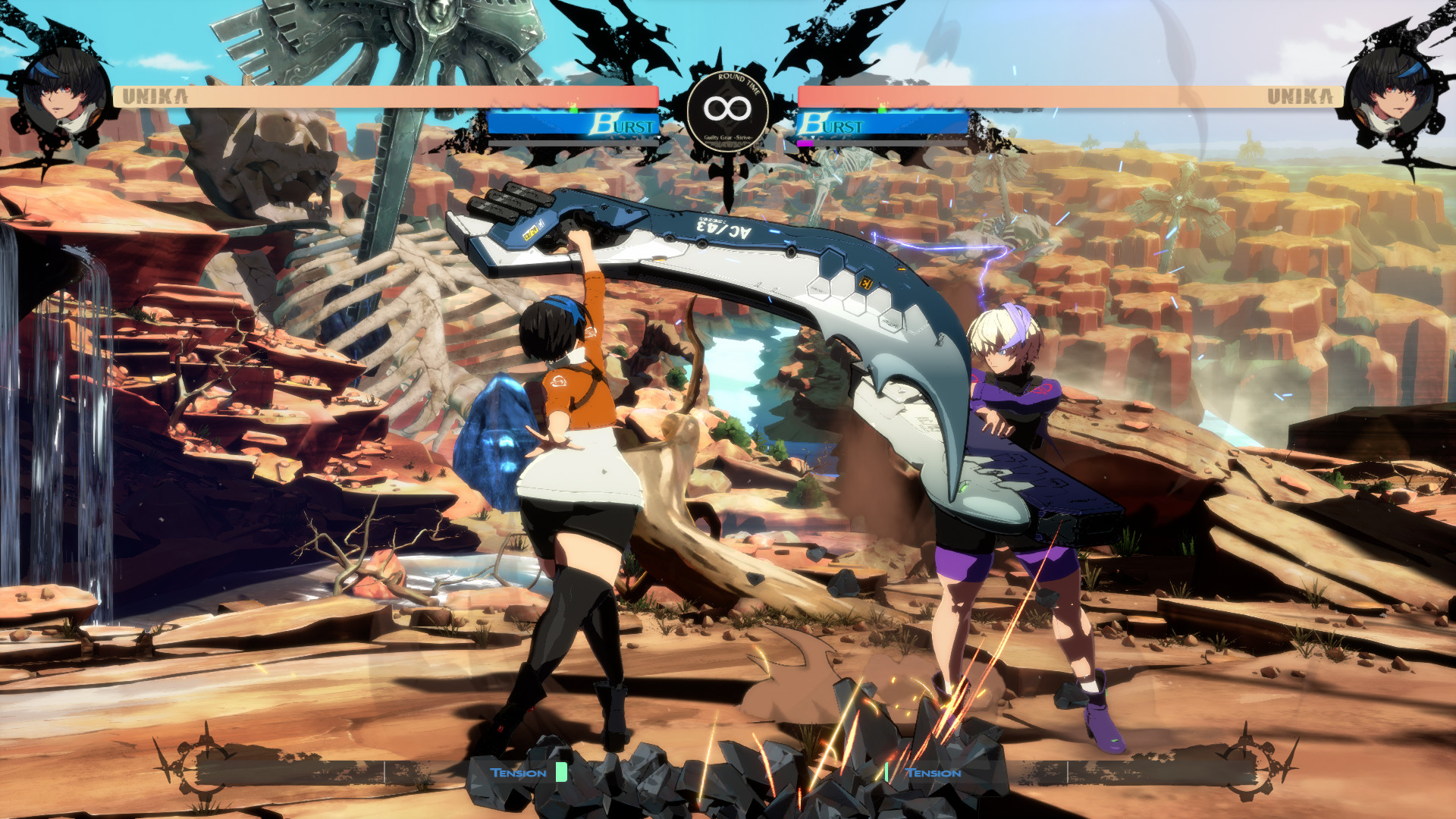Open the Guilty Gear -Strive- timer medallion label
This screenshot has height=819, width=1456.
[728, 139]
